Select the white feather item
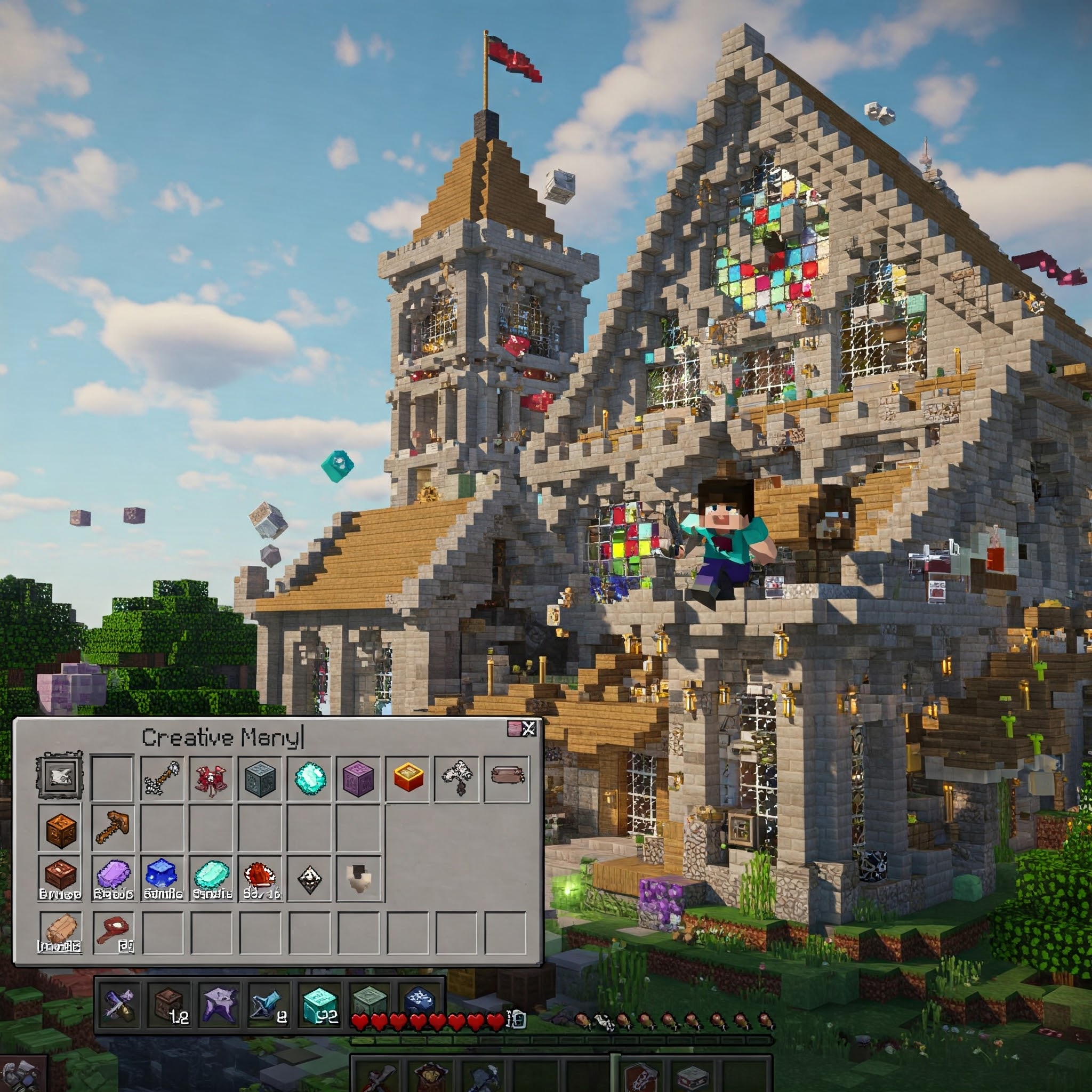 click(x=457, y=778)
